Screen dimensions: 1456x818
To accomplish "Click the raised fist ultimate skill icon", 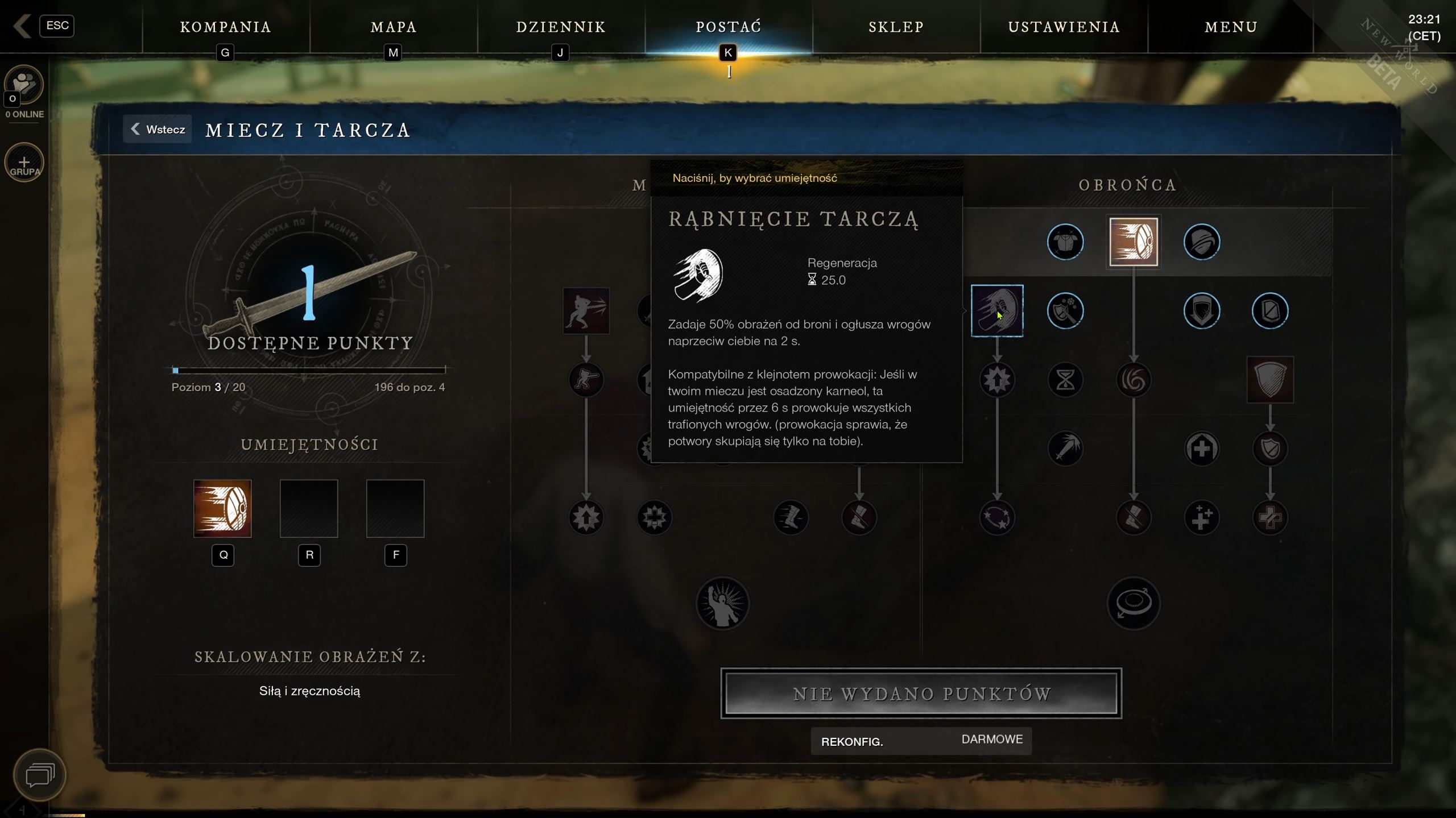I will [722, 604].
